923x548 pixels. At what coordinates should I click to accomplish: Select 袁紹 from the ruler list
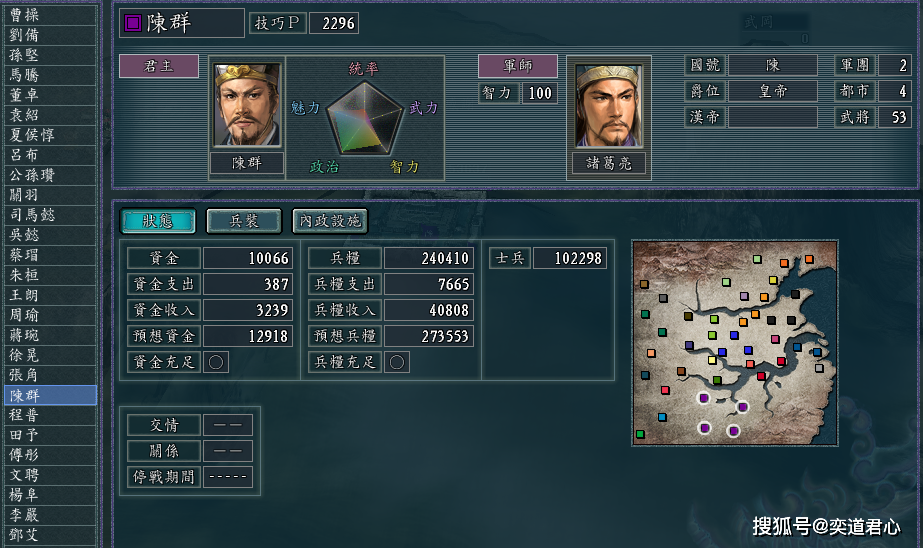point(48,115)
